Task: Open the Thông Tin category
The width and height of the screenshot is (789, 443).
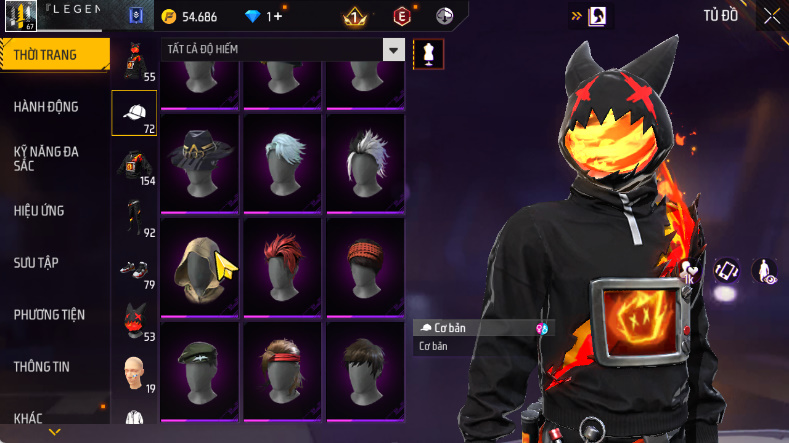Action: pos(41,367)
